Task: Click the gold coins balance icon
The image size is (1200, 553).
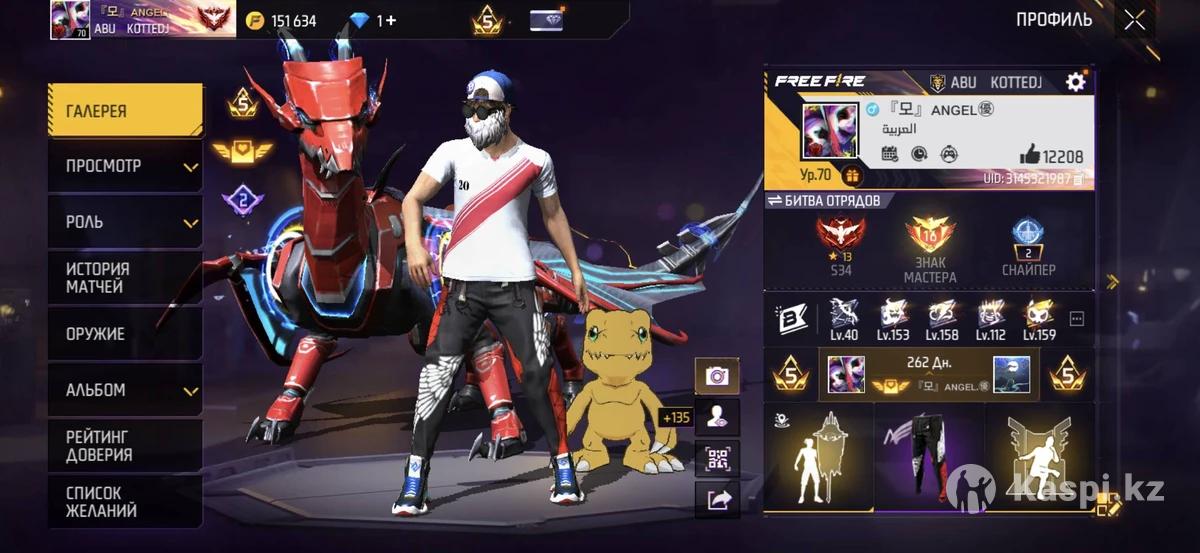Action: 255,21
